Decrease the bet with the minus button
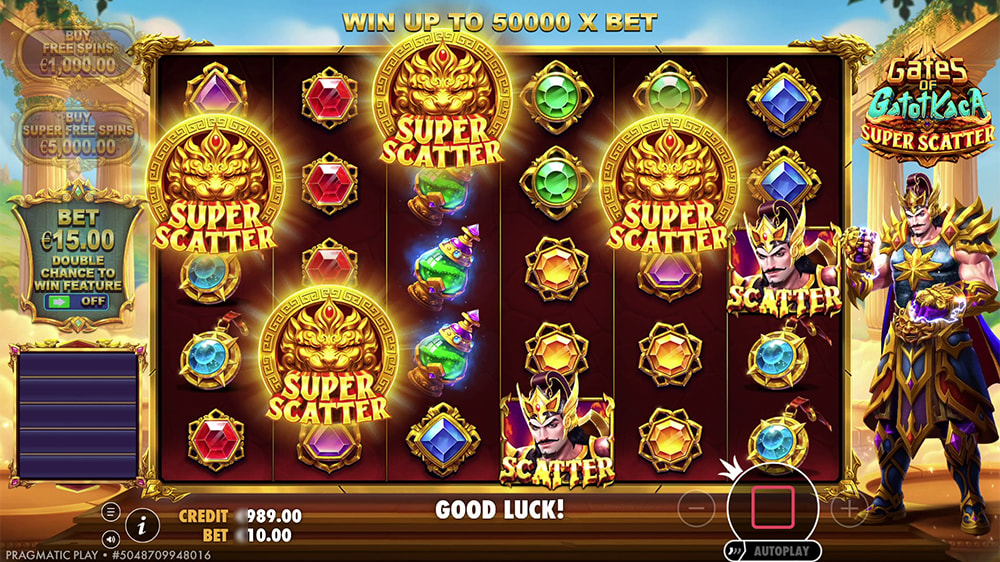 pyautogui.click(x=696, y=509)
